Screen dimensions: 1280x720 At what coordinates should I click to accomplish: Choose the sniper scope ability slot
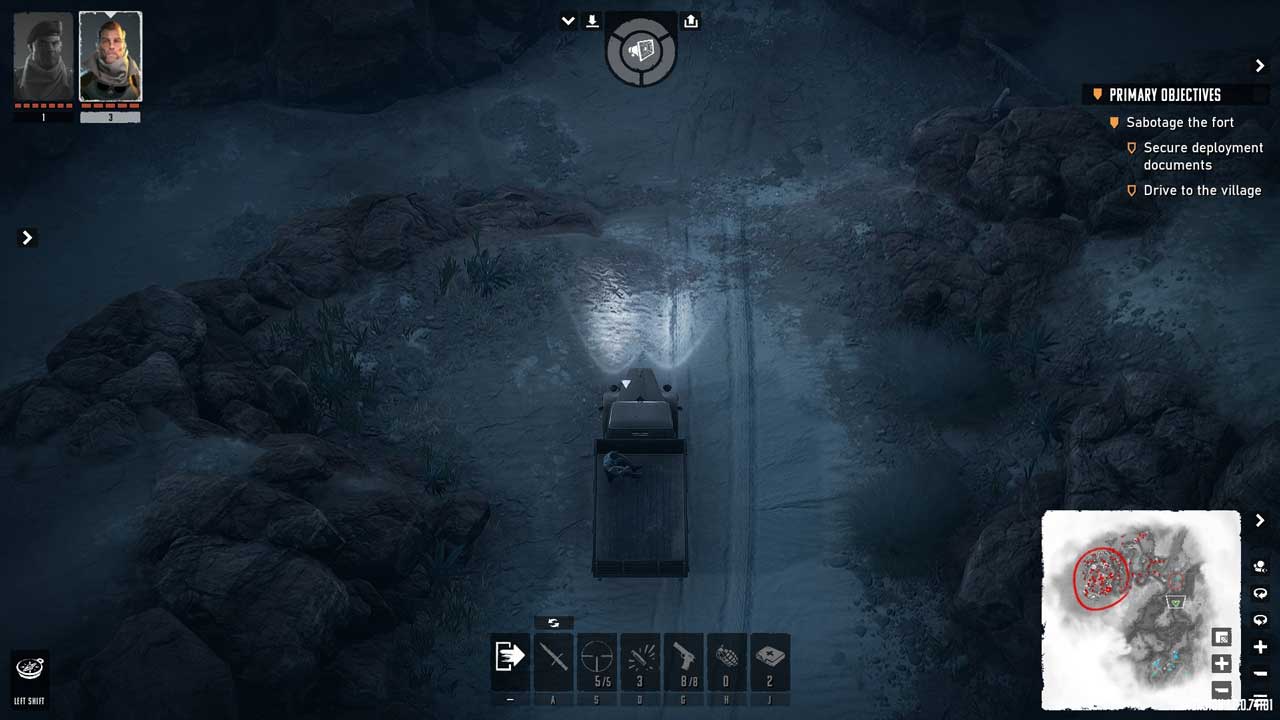click(x=597, y=660)
